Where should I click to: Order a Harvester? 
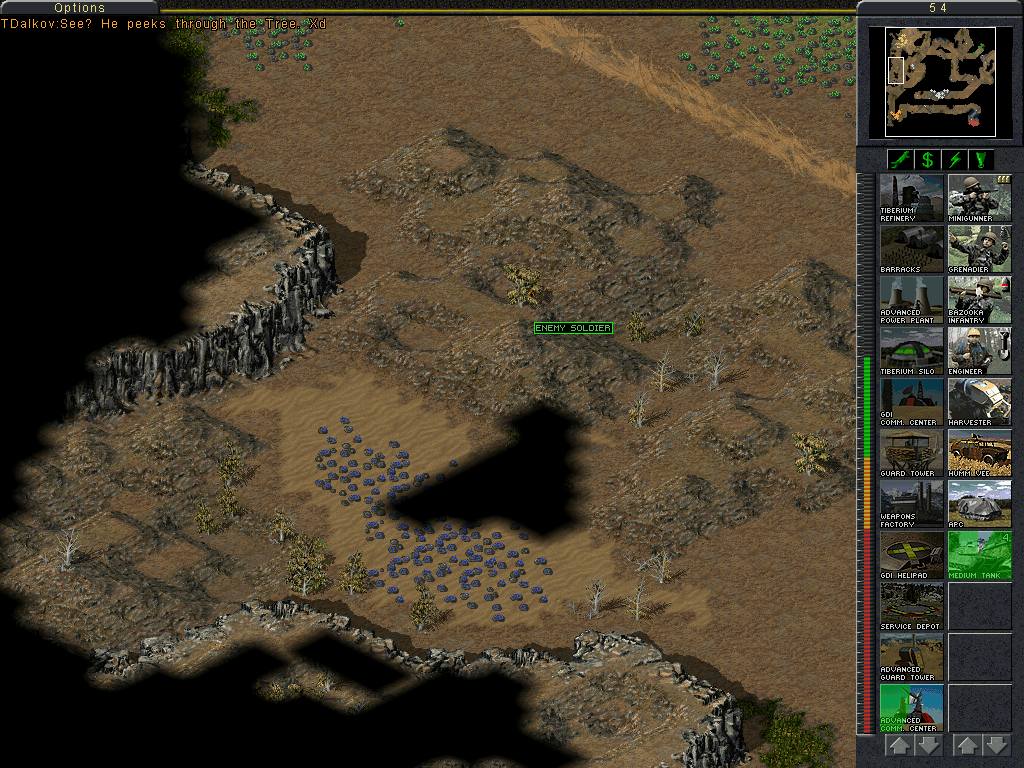(x=979, y=402)
